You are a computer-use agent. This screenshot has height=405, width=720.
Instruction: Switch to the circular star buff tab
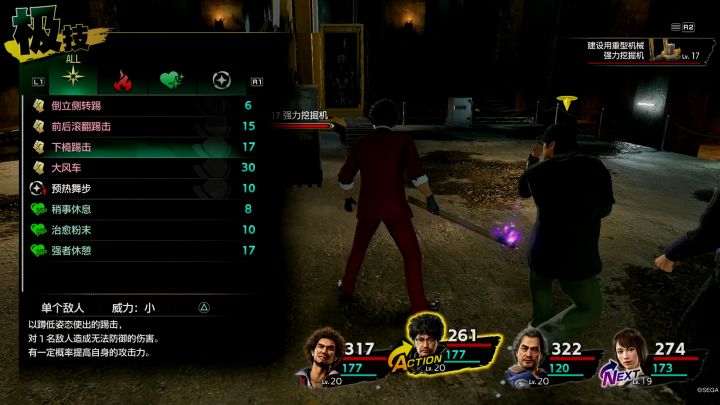(x=221, y=80)
